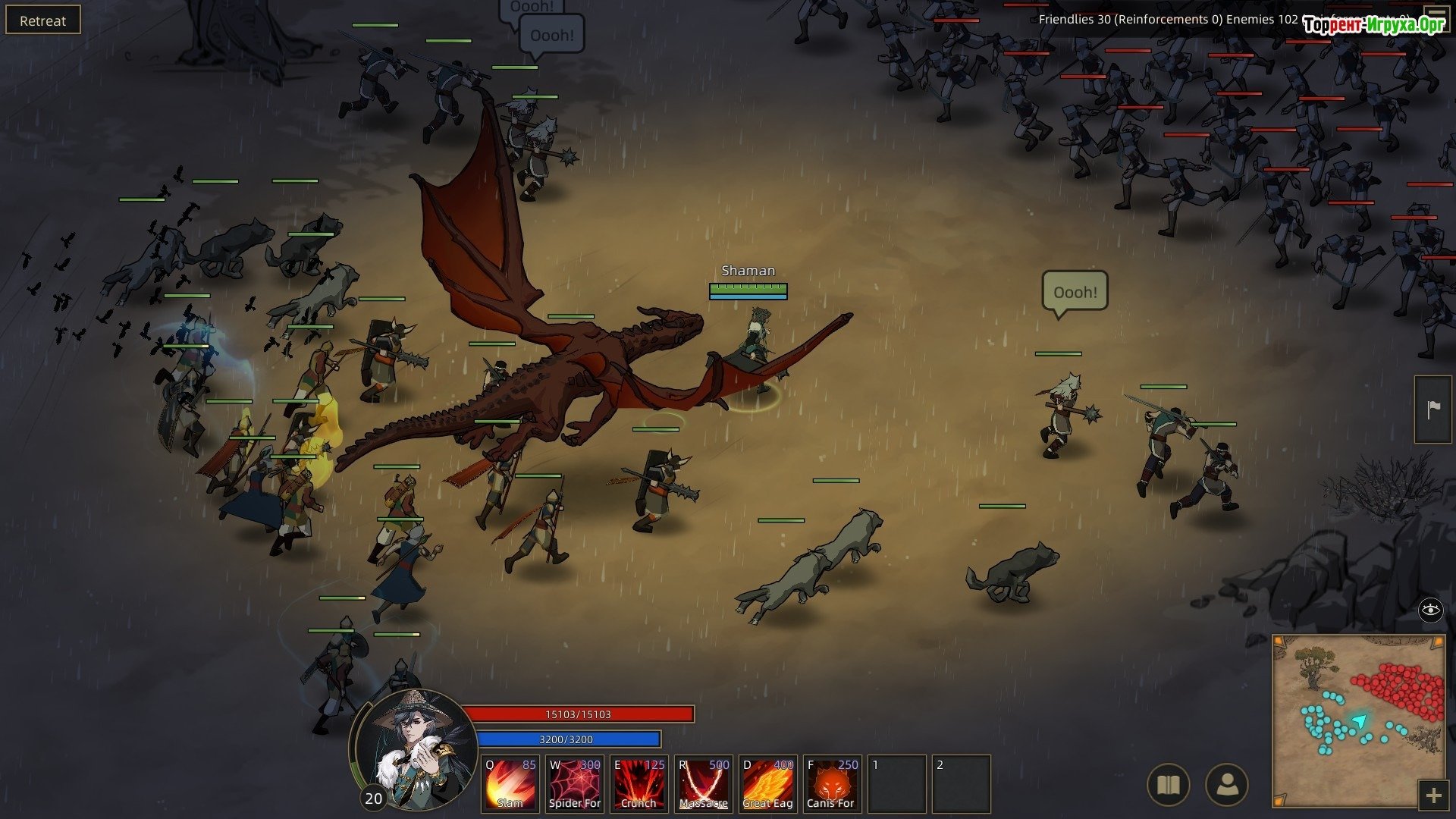
Task: Activate the Slam ability
Action: (x=510, y=783)
